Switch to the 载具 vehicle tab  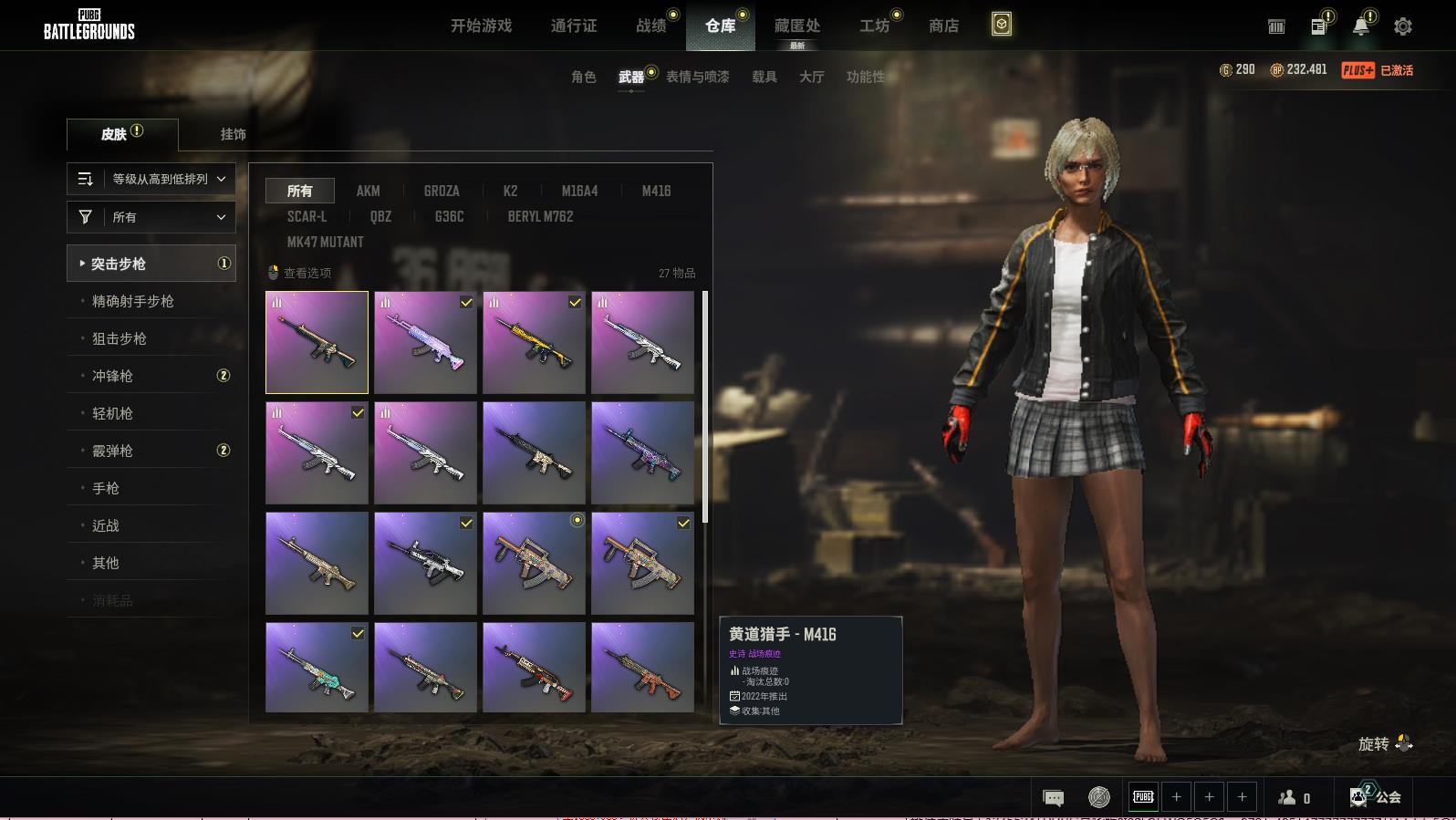click(x=764, y=77)
